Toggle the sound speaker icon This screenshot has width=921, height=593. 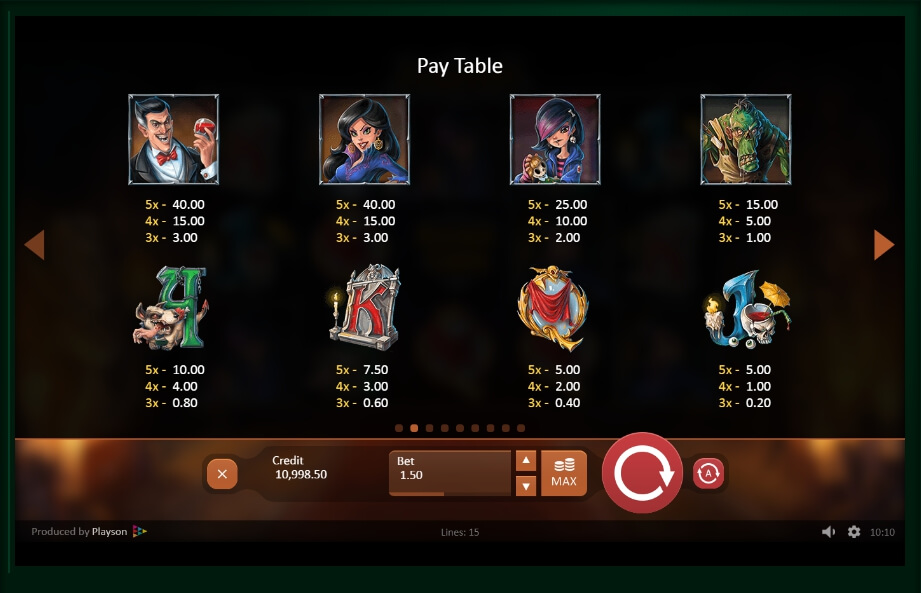pos(828,532)
